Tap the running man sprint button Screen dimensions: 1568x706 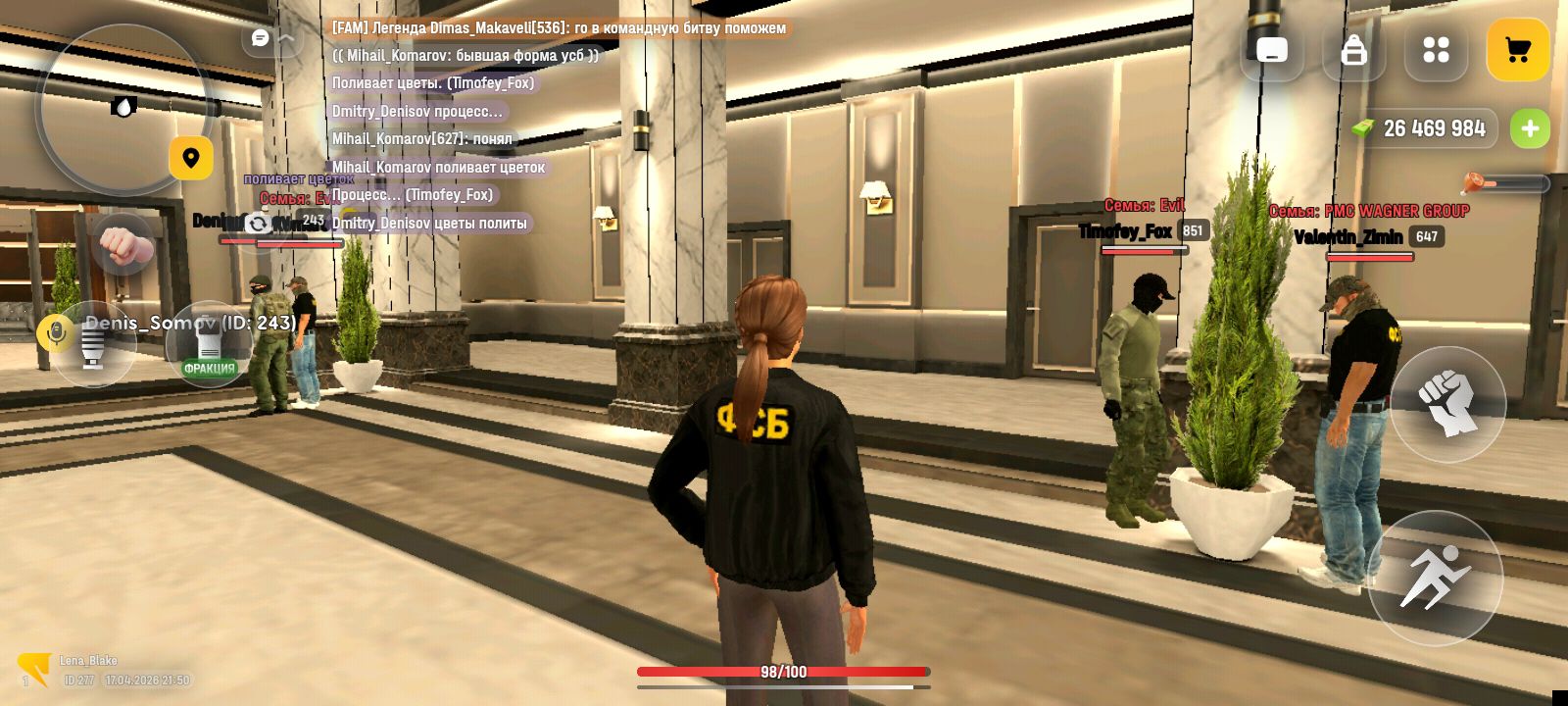(x=1435, y=578)
